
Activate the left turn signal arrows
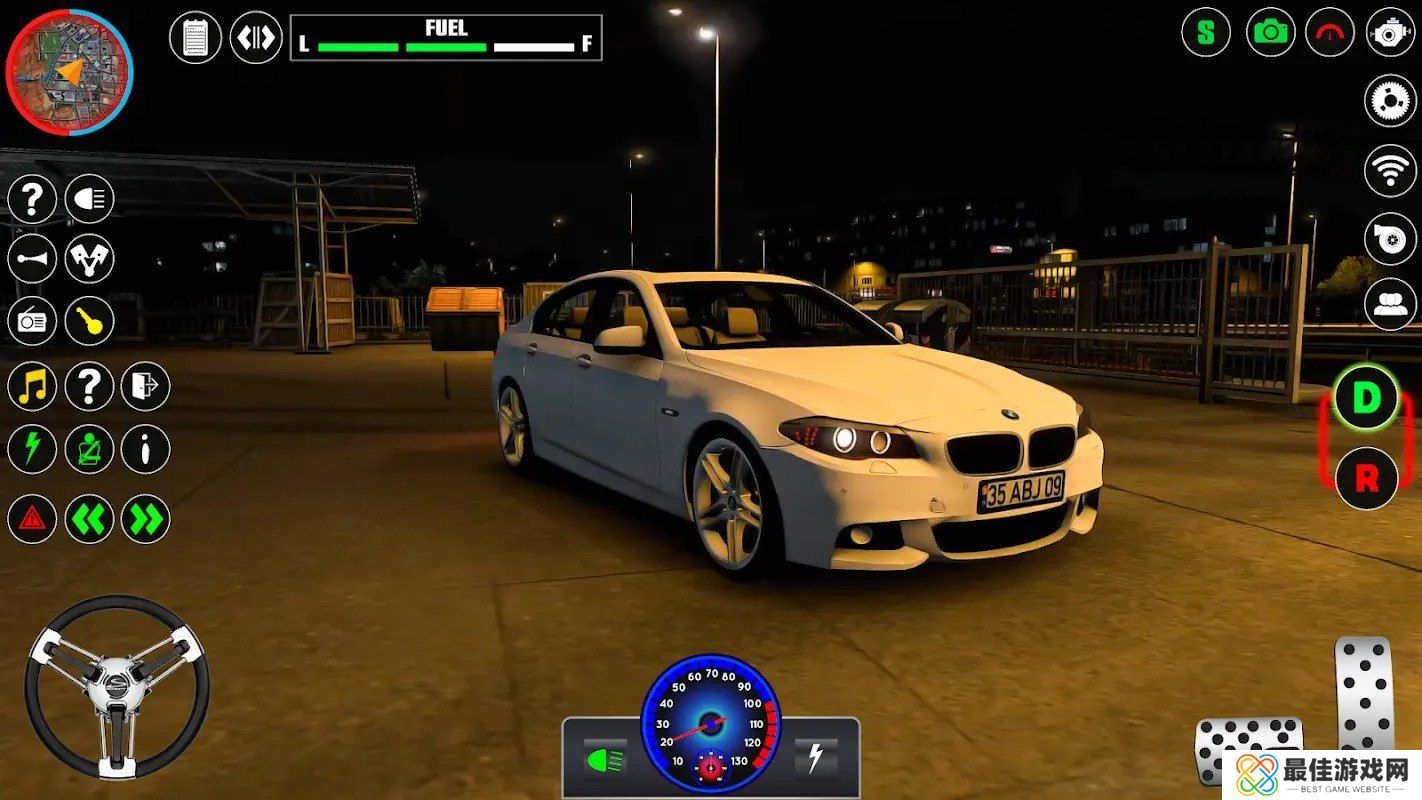pyautogui.click(x=90, y=519)
